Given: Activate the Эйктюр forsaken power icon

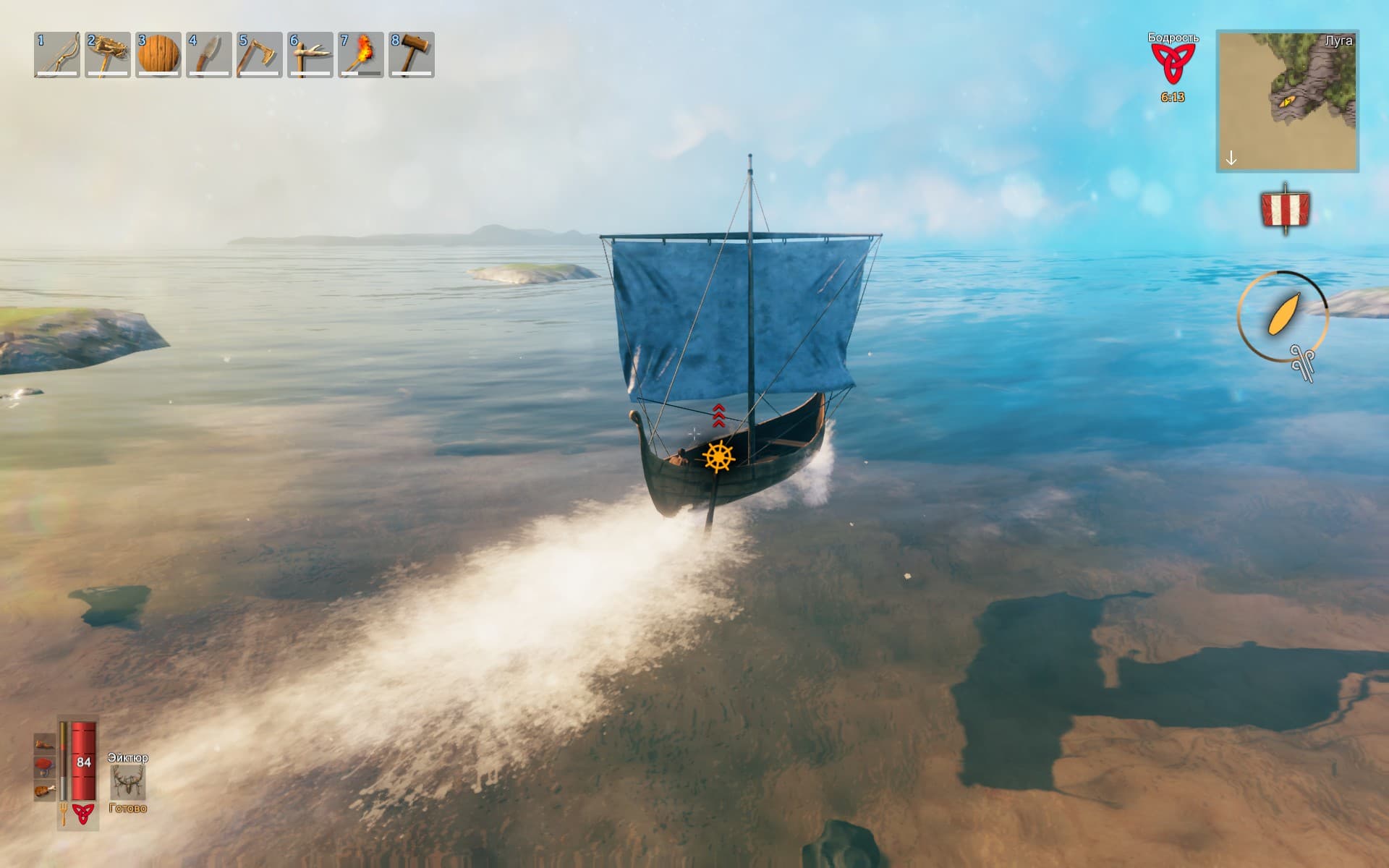Looking at the screenshot, I should pos(128,781).
